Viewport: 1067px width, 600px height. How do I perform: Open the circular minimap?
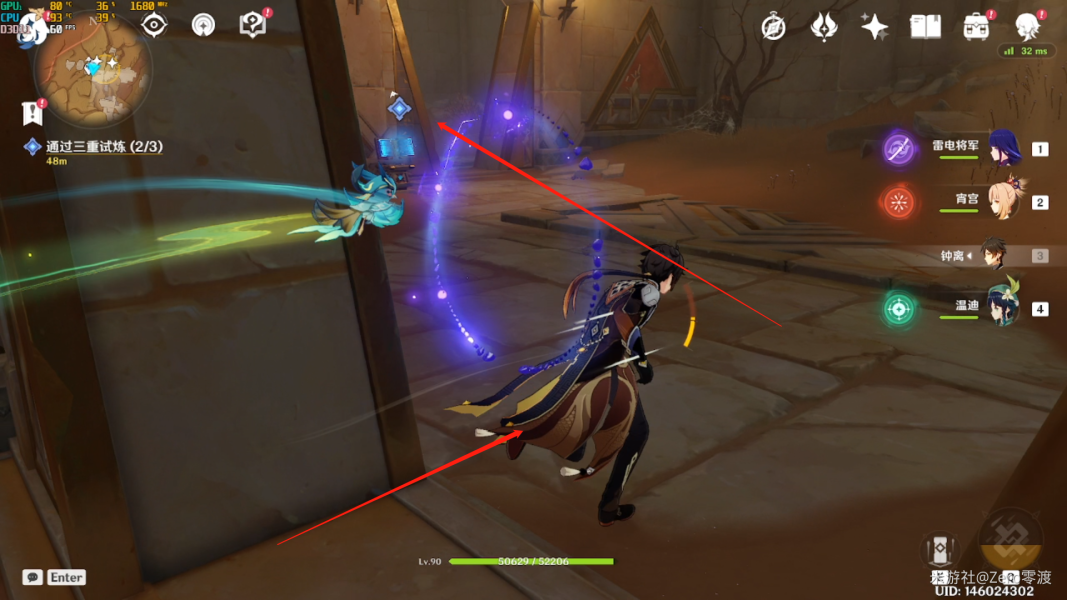[x=92, y=70]
